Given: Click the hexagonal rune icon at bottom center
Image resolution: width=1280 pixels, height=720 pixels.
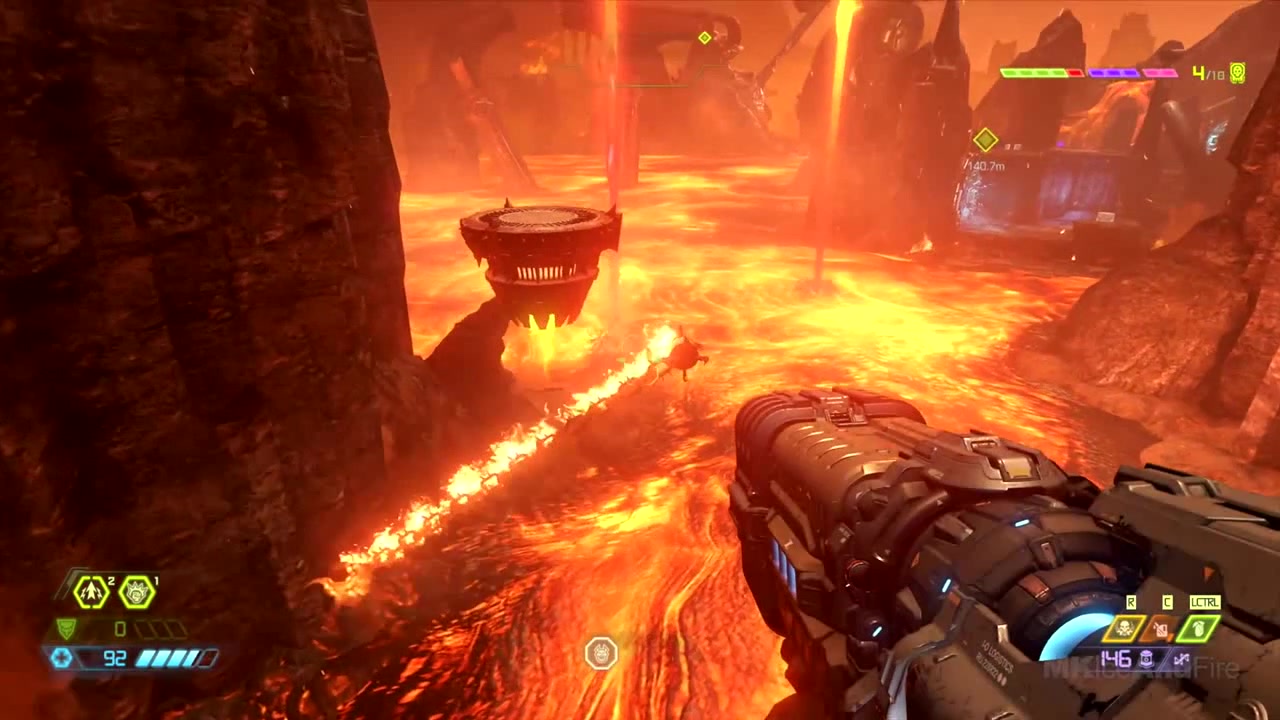Looking at the screenshot, I should pos(601,654).
